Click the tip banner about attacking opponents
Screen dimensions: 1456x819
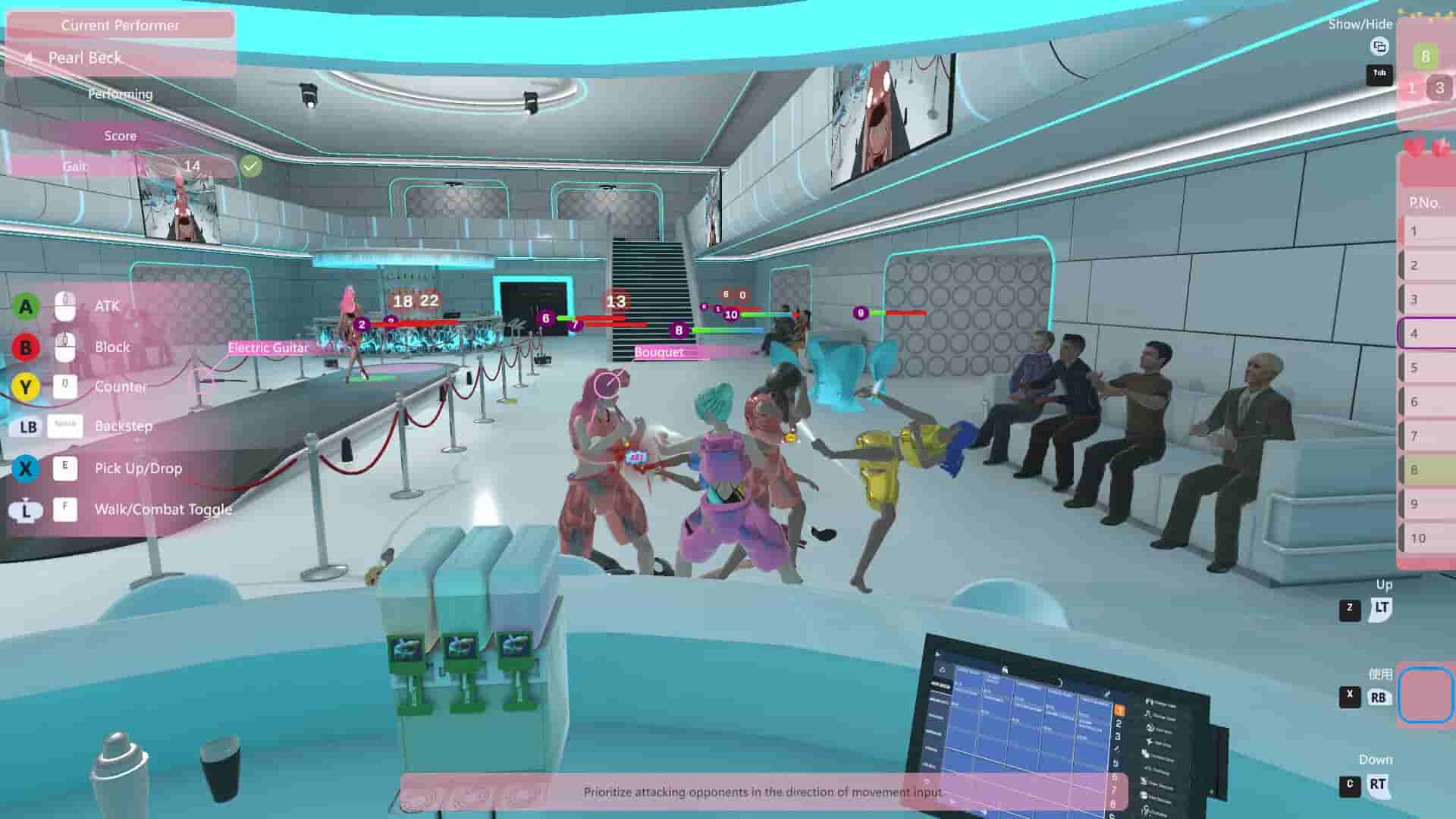tap(762, 791)
